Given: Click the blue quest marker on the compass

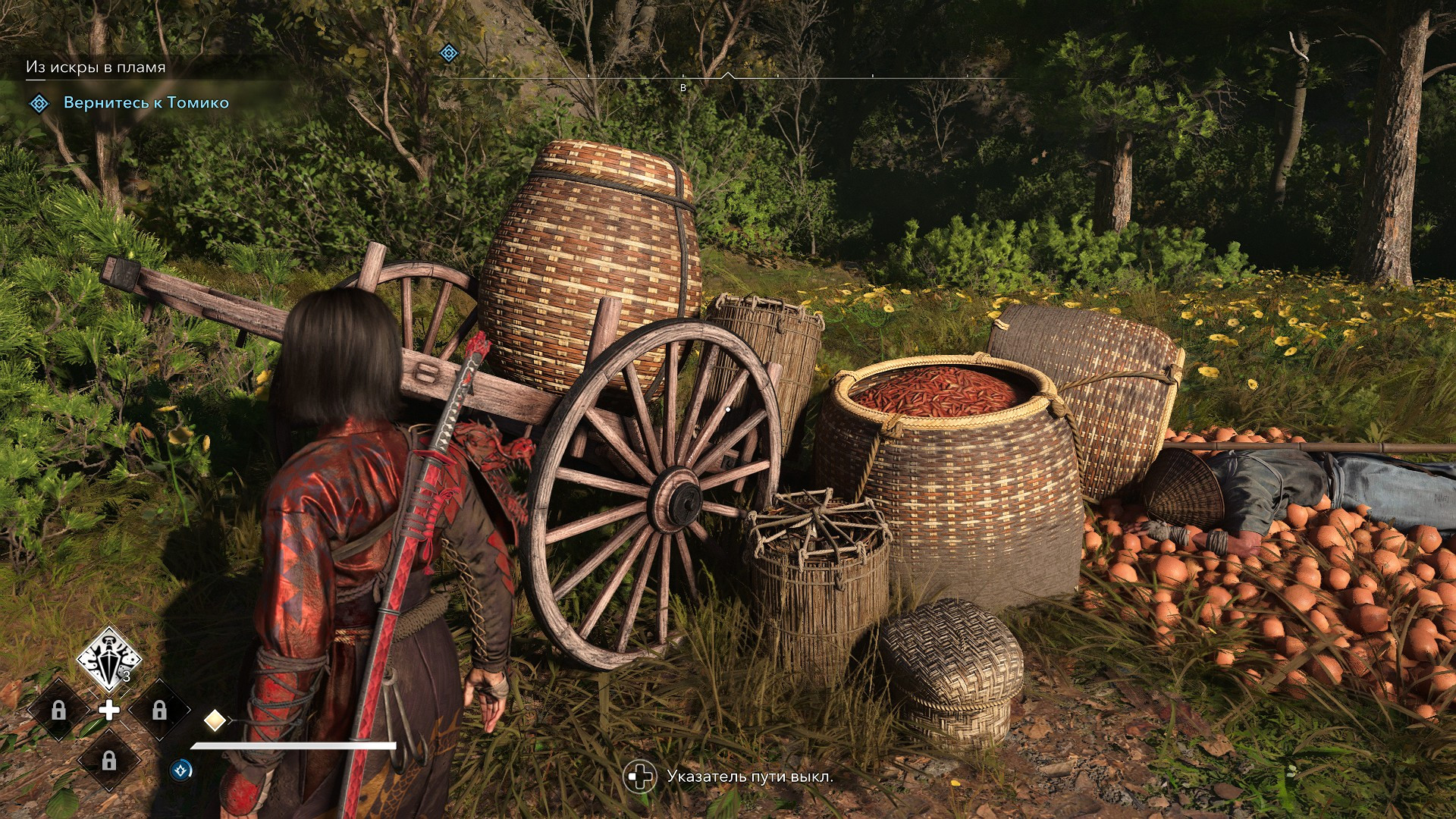Looking at the screenshot, I should [449, 53].
